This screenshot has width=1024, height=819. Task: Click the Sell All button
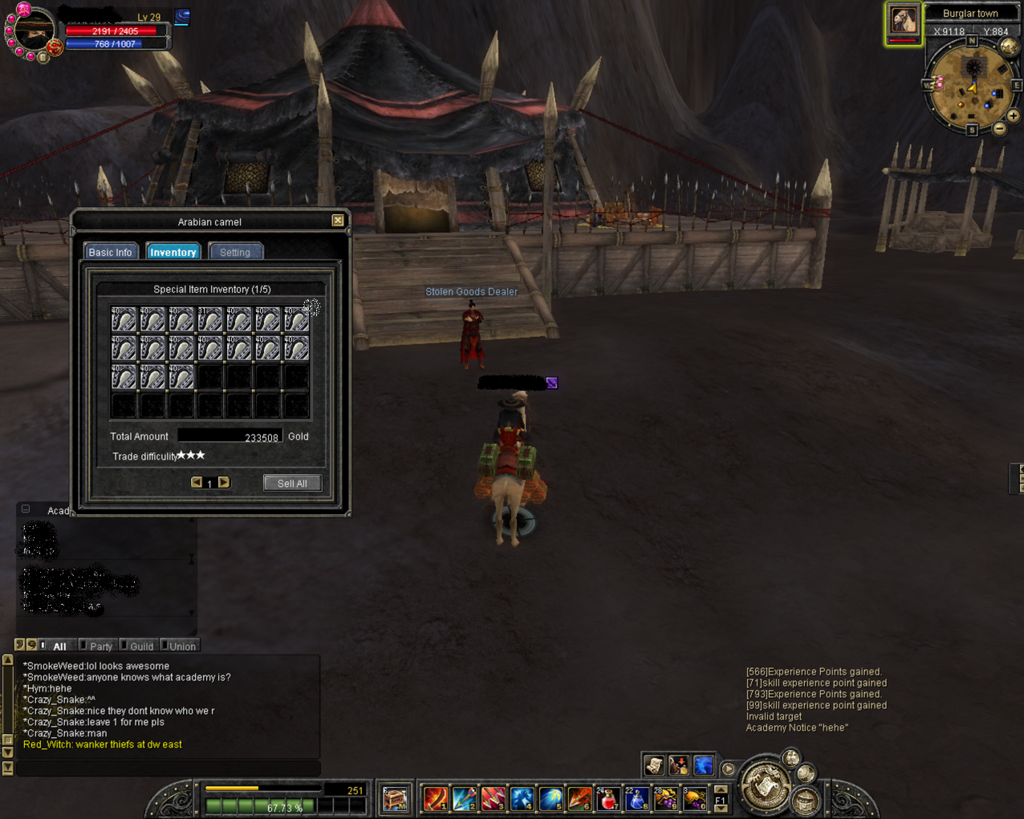292,483
